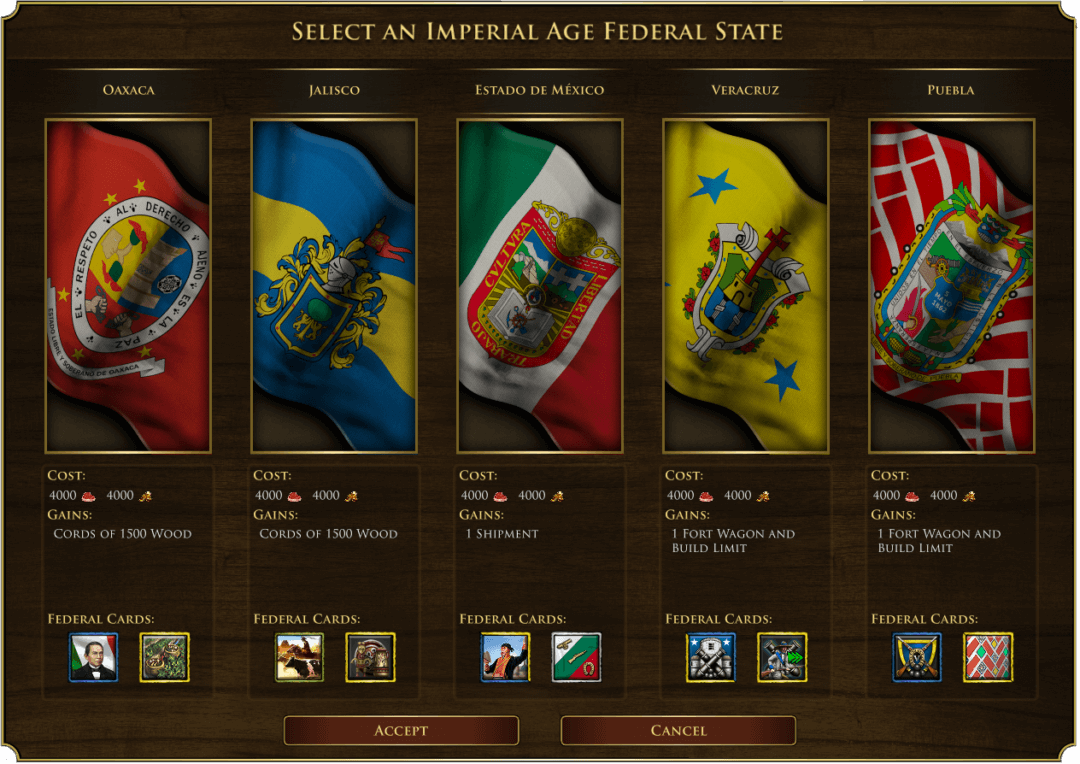View Veracruz's soldier with green arrows card

(782, 657)
